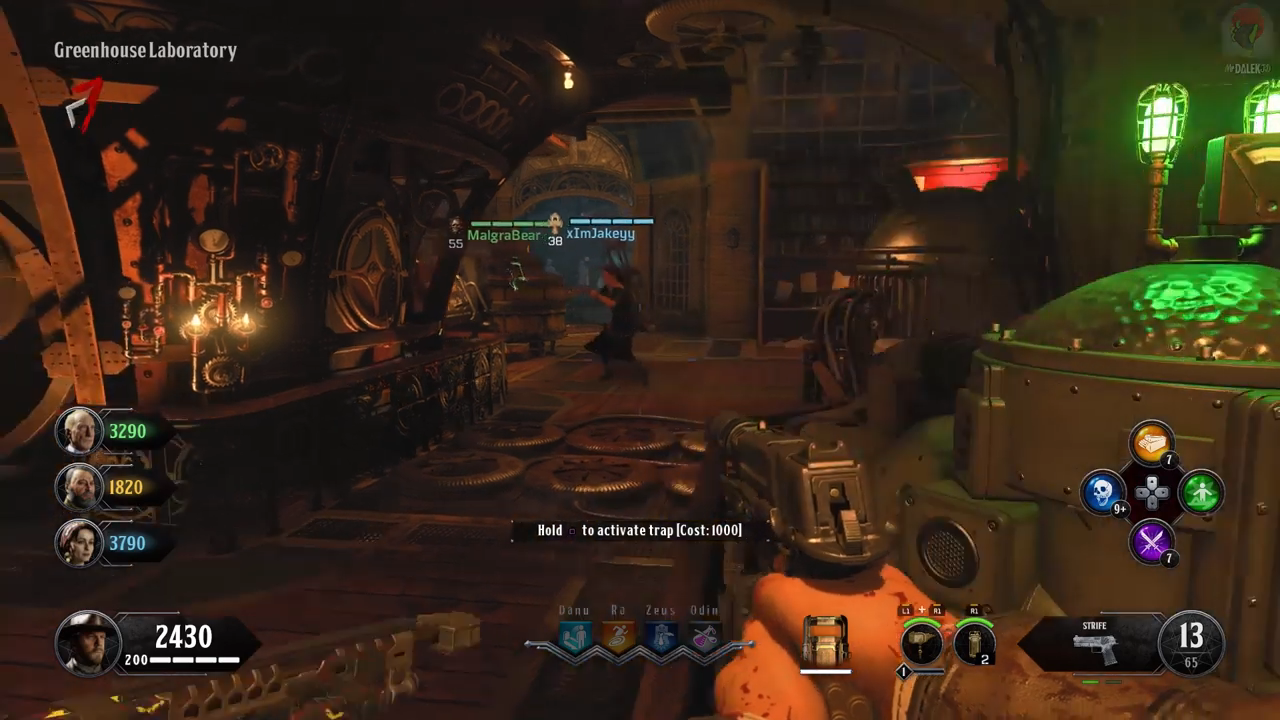1280x720 pixels.
Task: Click the channel watermark logo
Action: tap(1245, 32)
